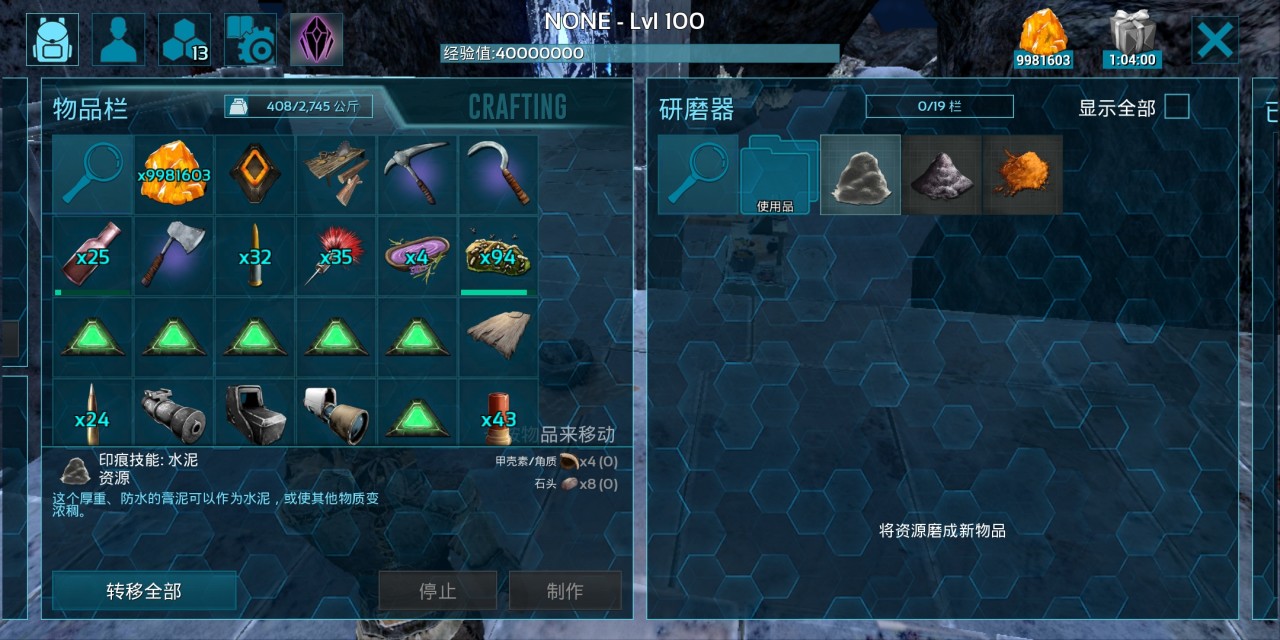Select the sickle inventory slot
The height and width of the screenshot is (640, 1280).
click(x=498, y=175)
